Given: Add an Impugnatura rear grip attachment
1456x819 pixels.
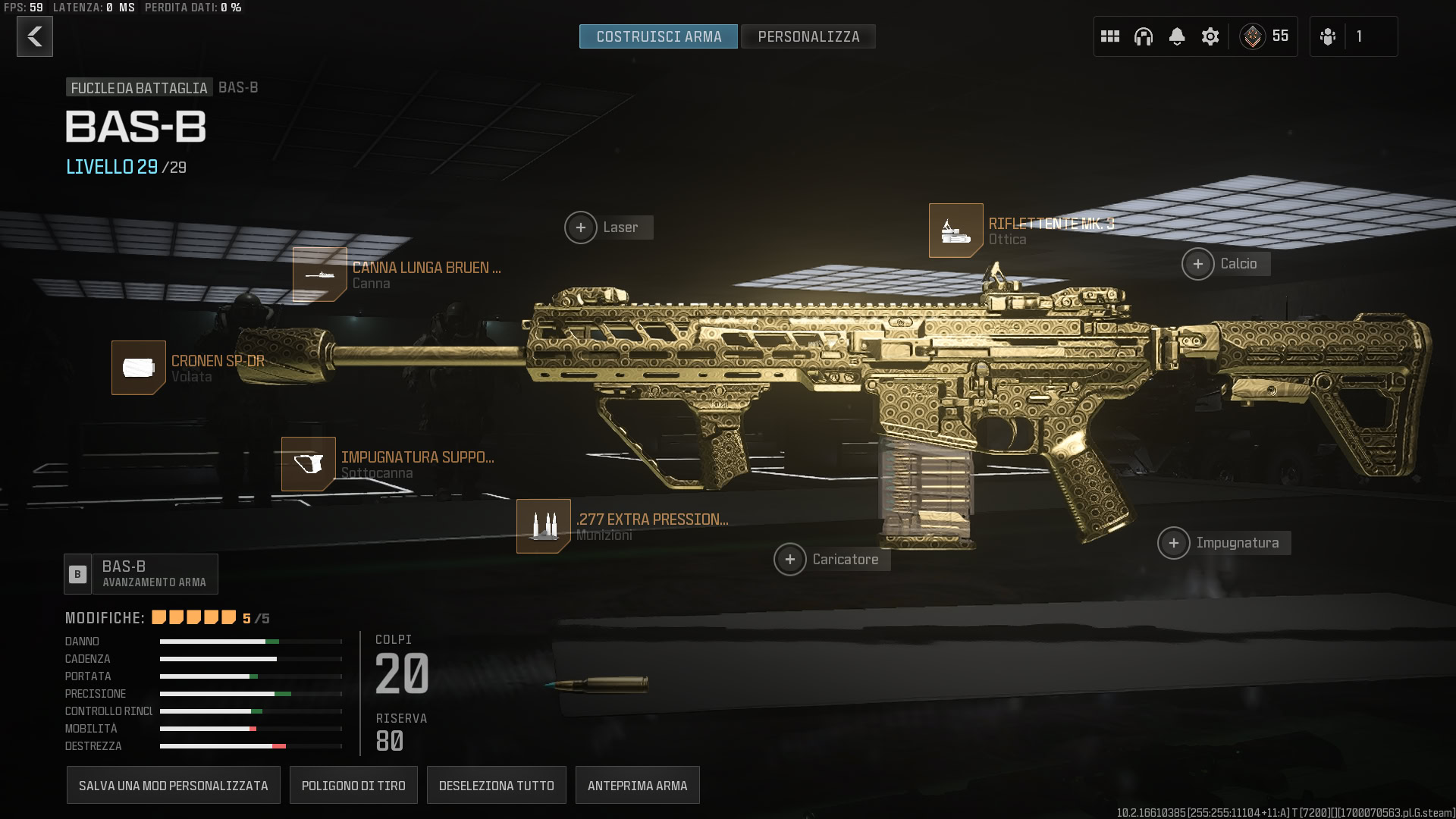Looking at the screenshot, I should pyautogui.click(x=1174, y=543).
